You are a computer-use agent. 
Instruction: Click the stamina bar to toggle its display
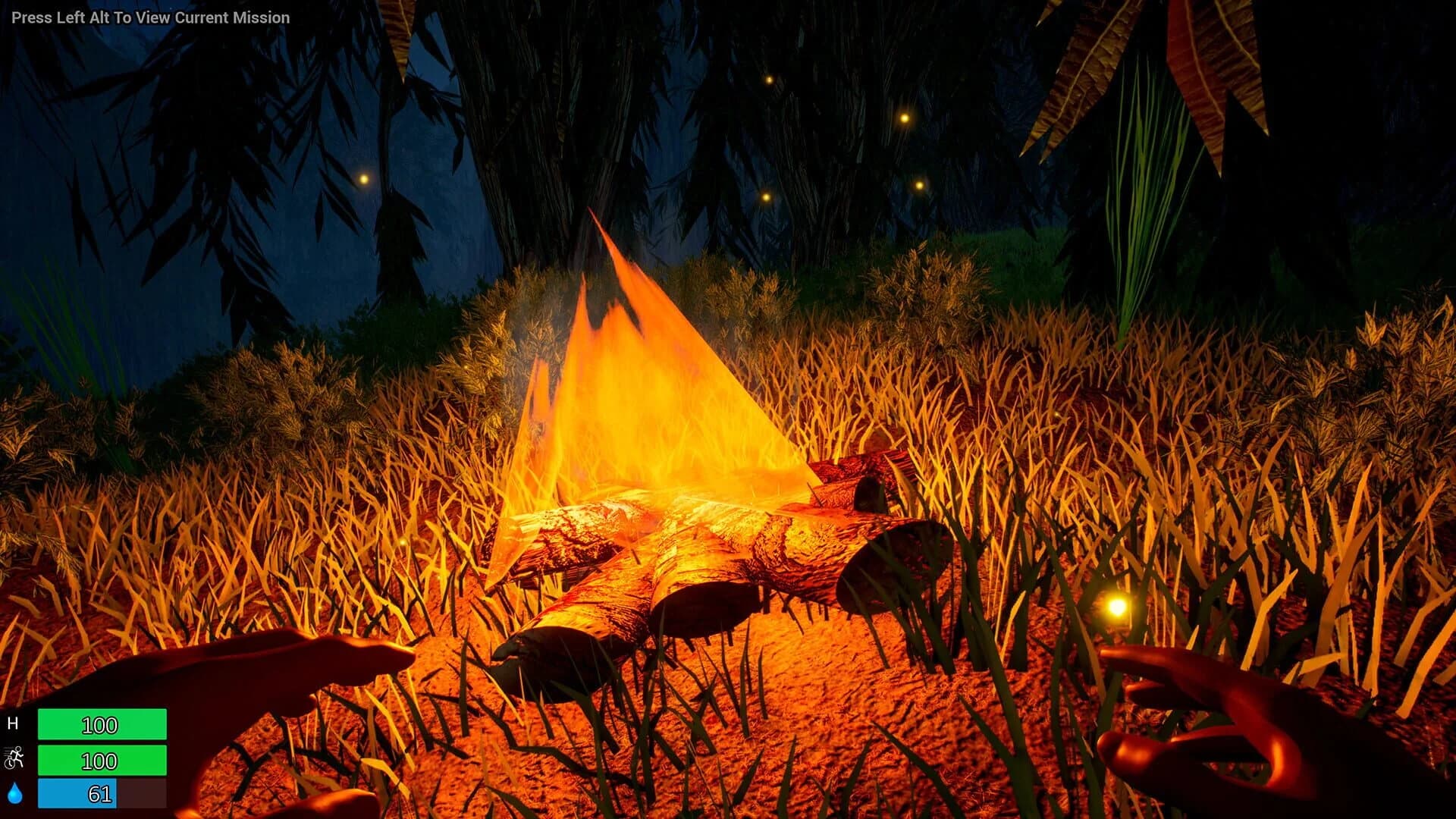pyautogui.click(x=104, y=758)
